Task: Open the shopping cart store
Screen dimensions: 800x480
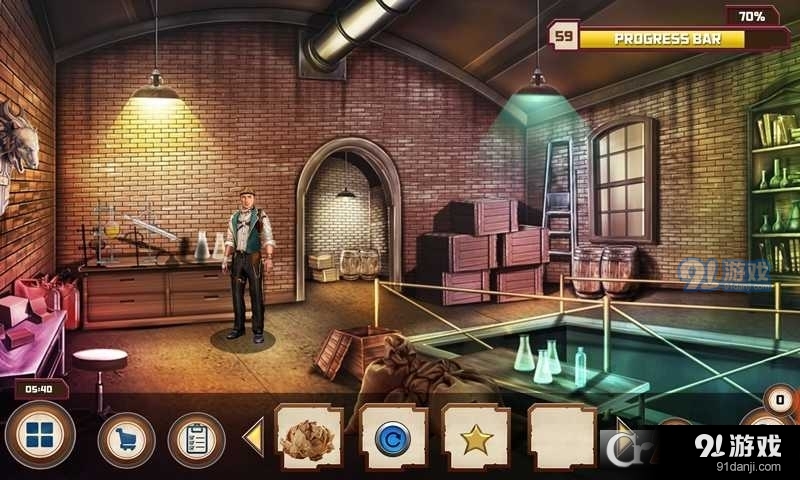Action: coord(126,440)
